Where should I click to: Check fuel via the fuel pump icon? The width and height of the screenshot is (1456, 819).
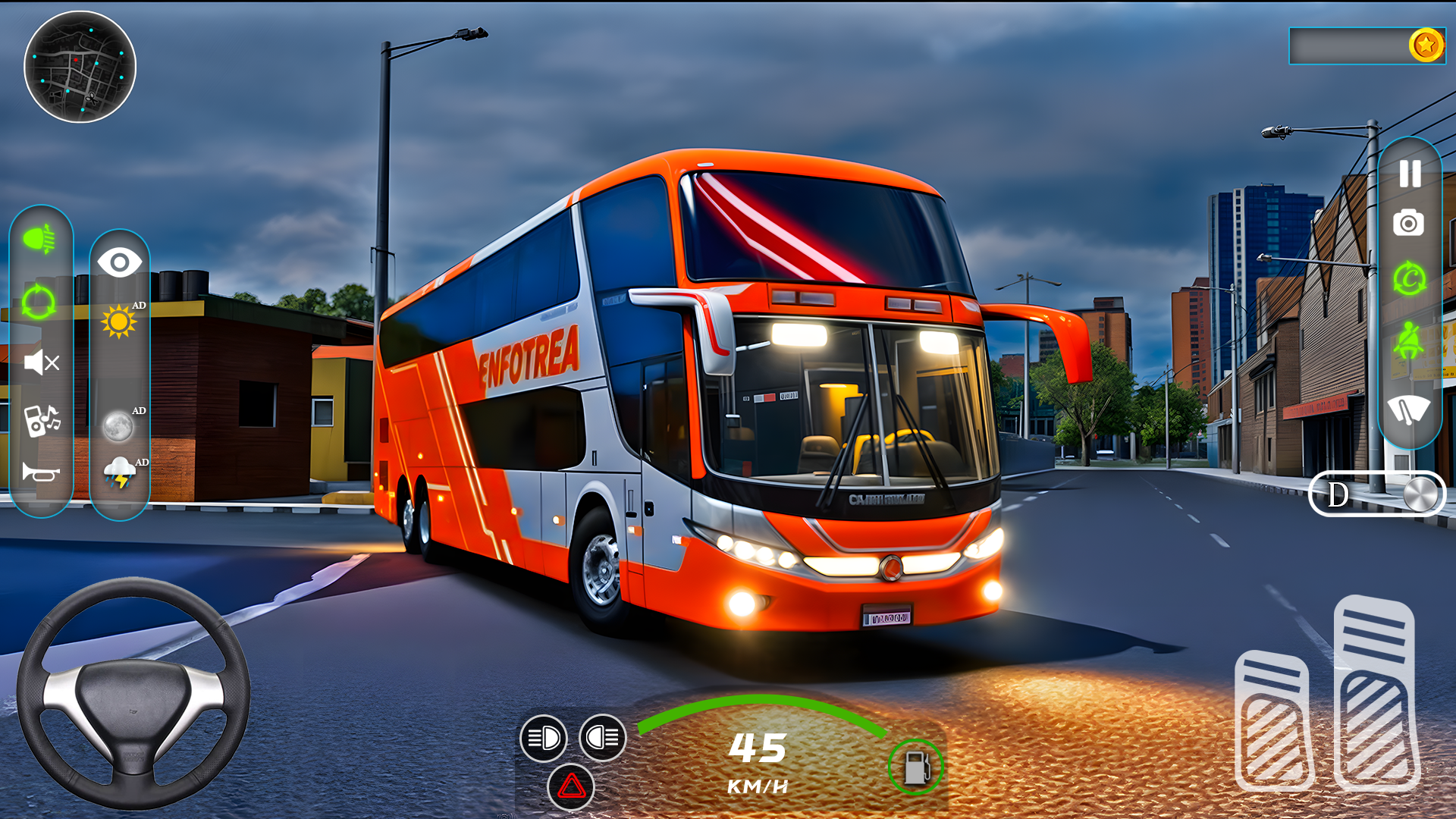915,767
